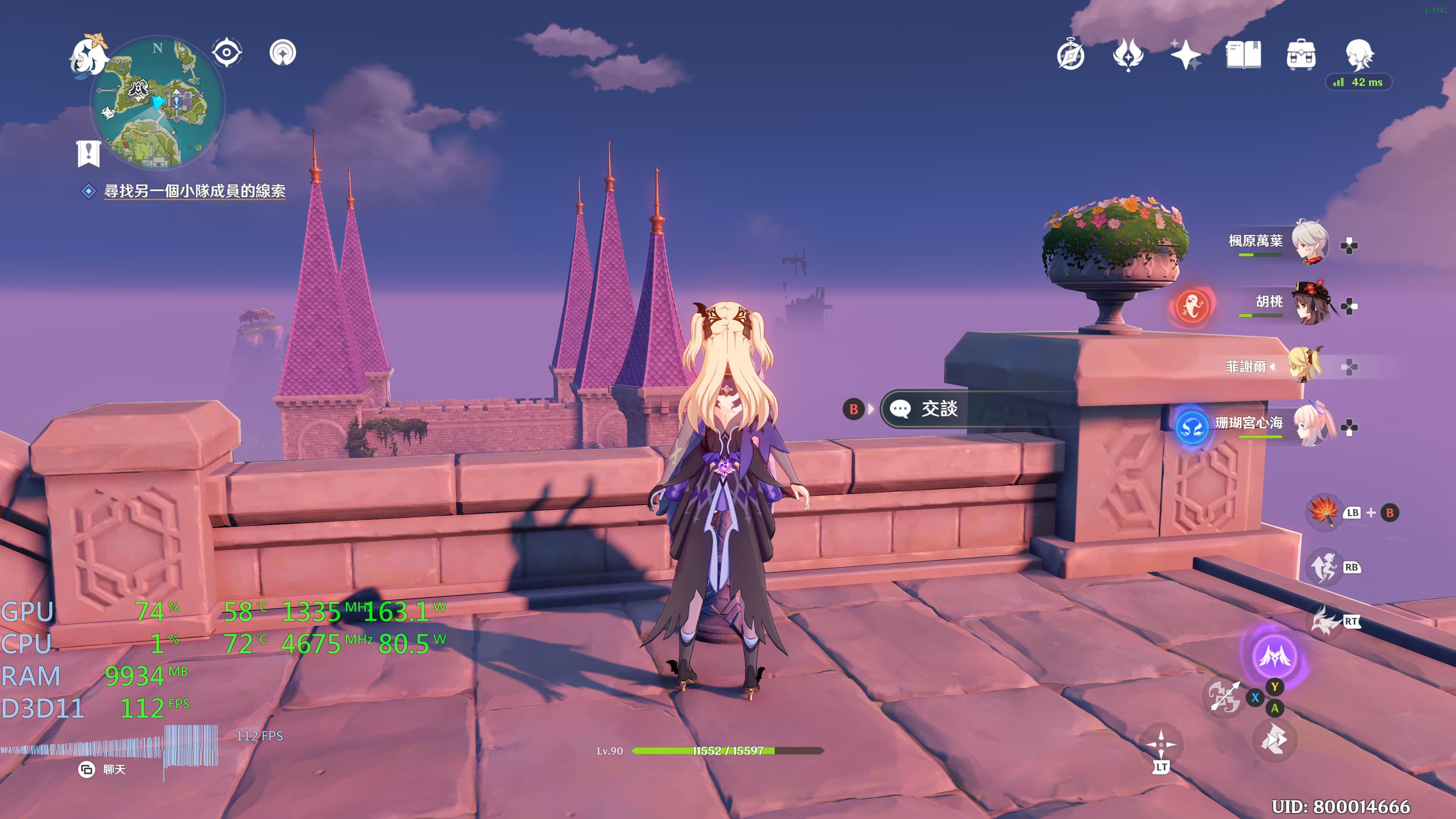Image resolution: width=1456 pixels, height=819 pixels.
Task: Use the bow normal attack icon
Action: click(x=1224, y=697)
